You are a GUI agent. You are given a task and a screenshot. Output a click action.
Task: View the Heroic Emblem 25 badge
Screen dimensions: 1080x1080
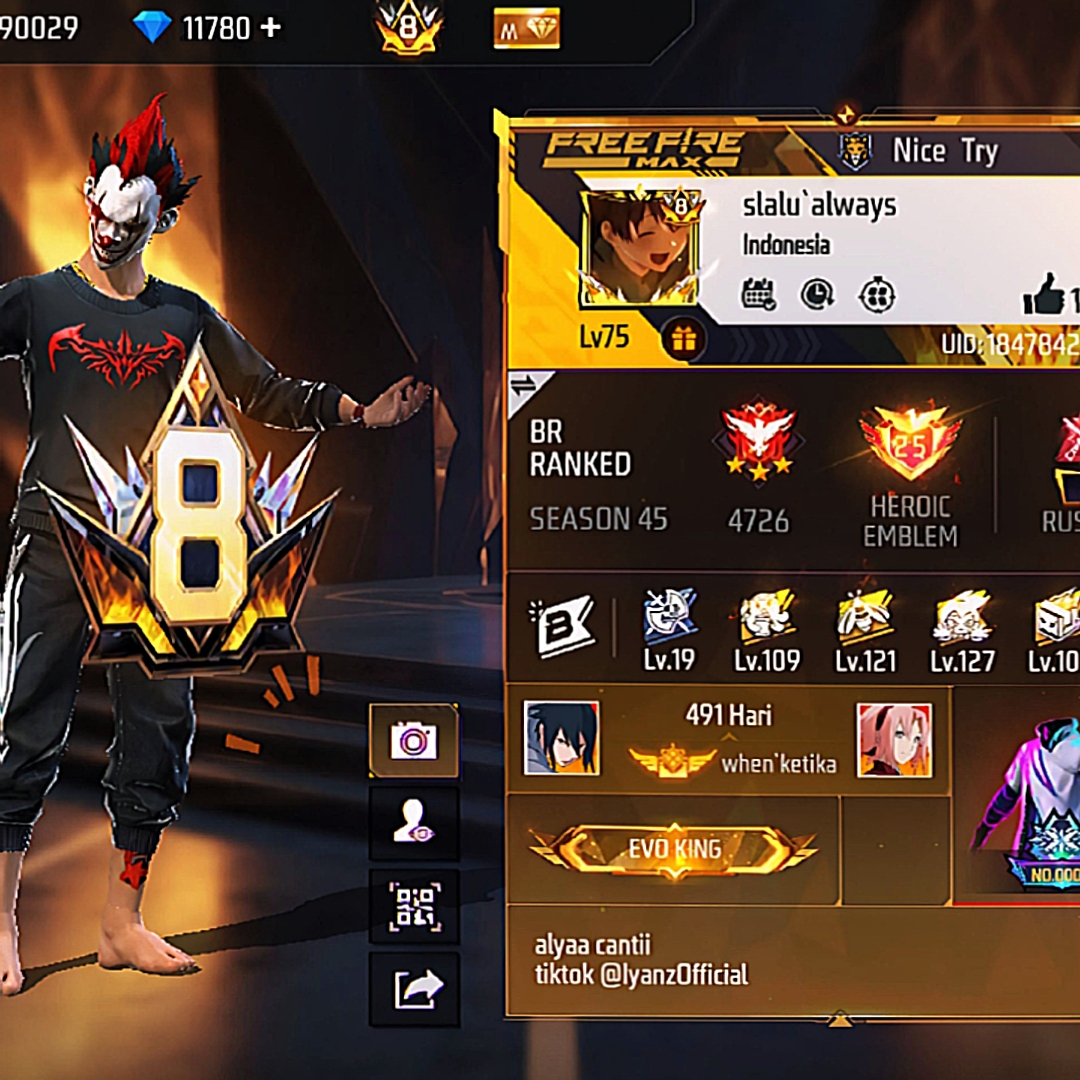pyautogui.click(x=910, y=443)
